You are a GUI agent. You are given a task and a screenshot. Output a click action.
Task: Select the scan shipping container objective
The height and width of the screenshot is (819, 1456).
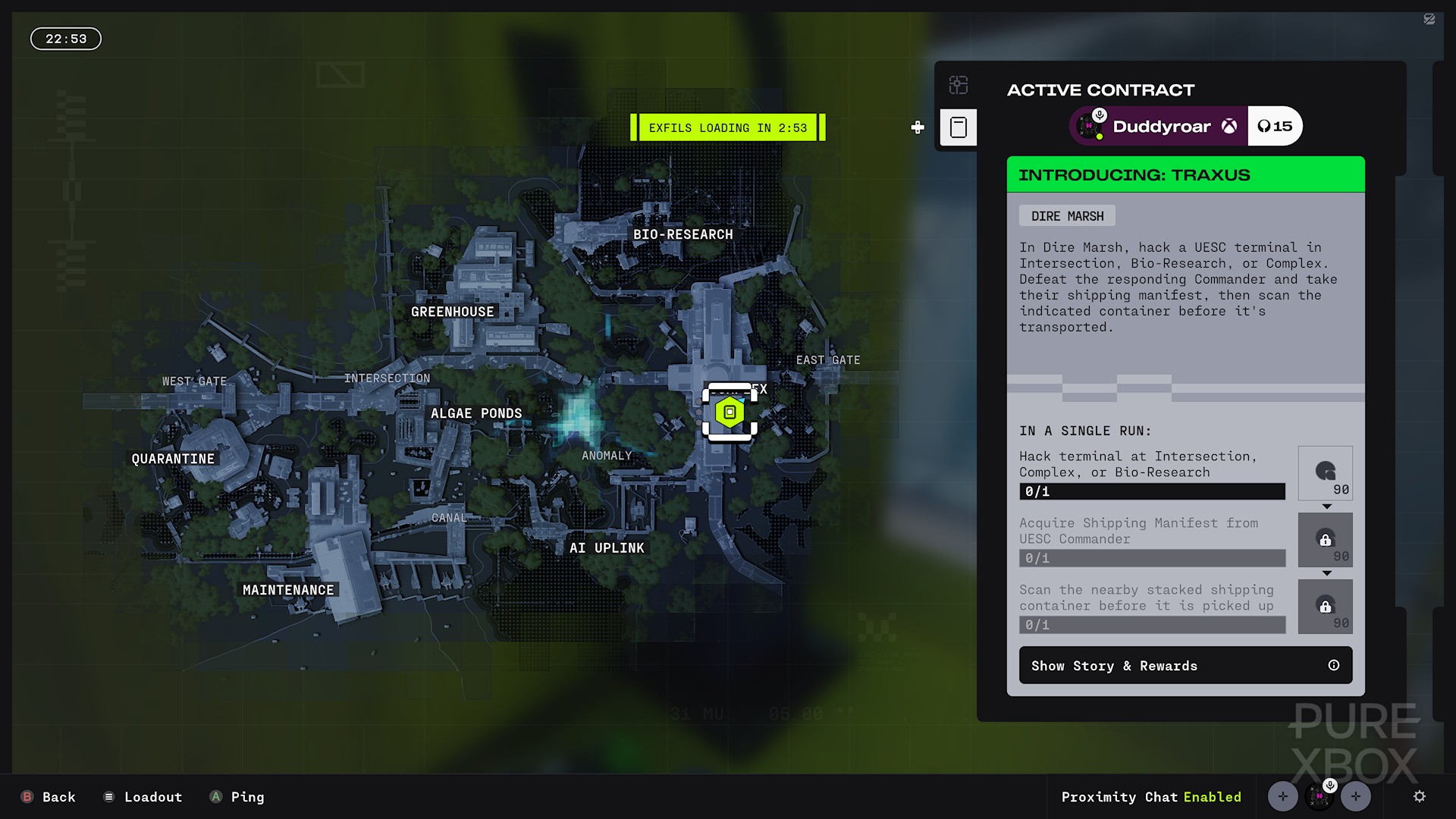click(x=1151, y=607)
